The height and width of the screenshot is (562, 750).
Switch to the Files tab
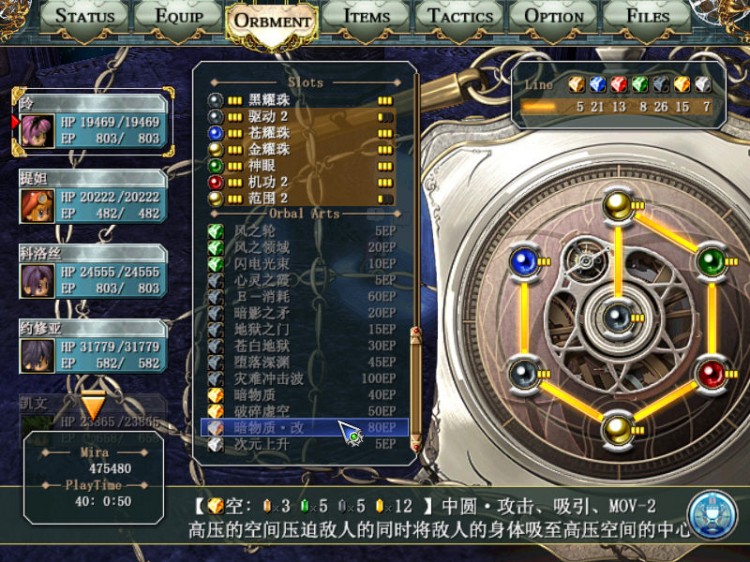pyautogui.click(x=647, y=16)
